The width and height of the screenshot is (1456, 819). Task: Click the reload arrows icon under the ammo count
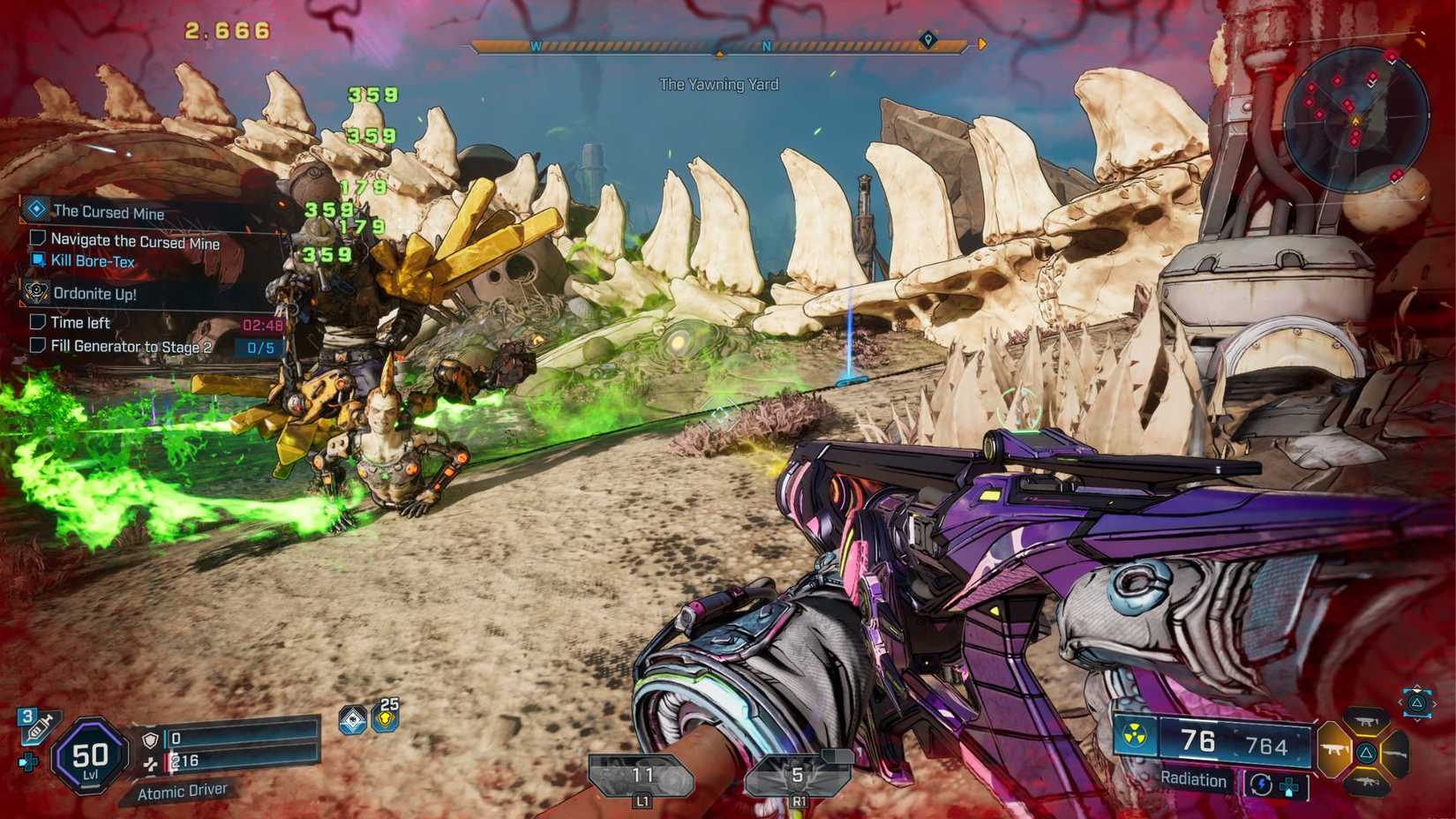pos(1261,785)
